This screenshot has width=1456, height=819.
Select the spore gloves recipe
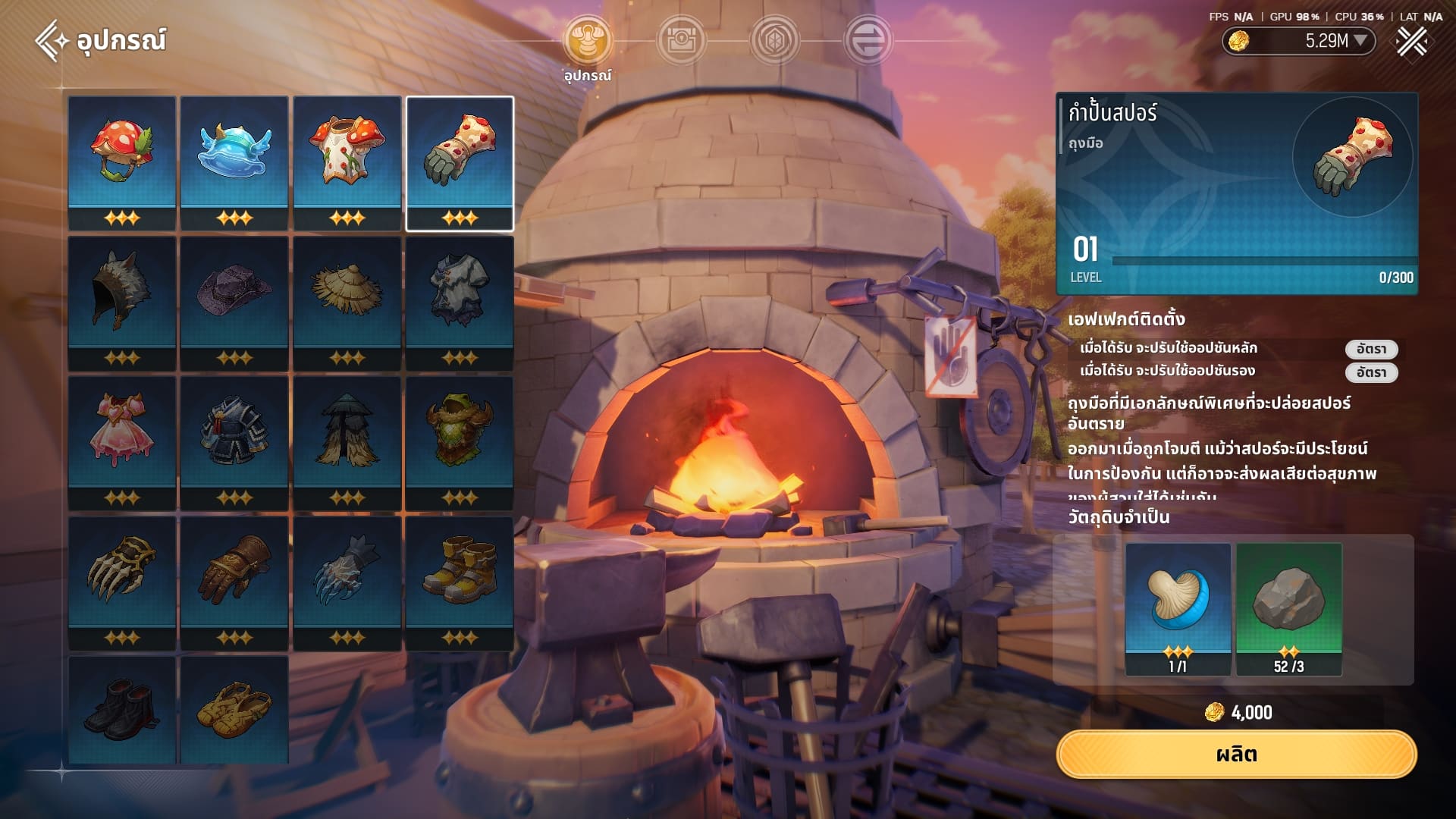[460, 162]
